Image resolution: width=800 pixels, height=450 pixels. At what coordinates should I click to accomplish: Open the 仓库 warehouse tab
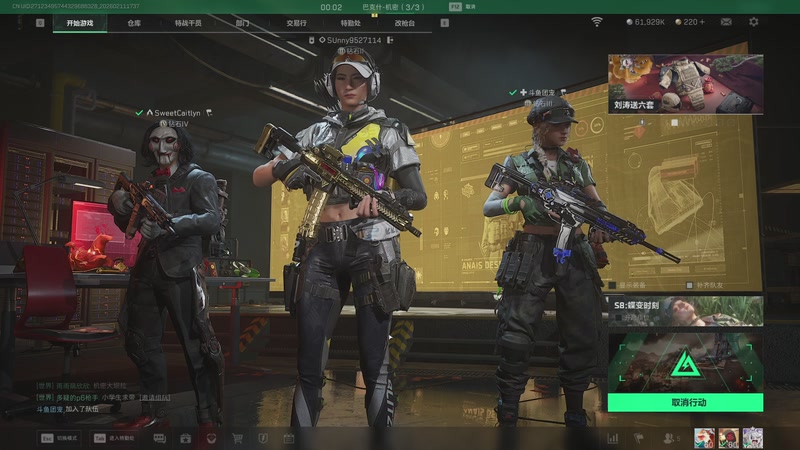click(134, 22)
